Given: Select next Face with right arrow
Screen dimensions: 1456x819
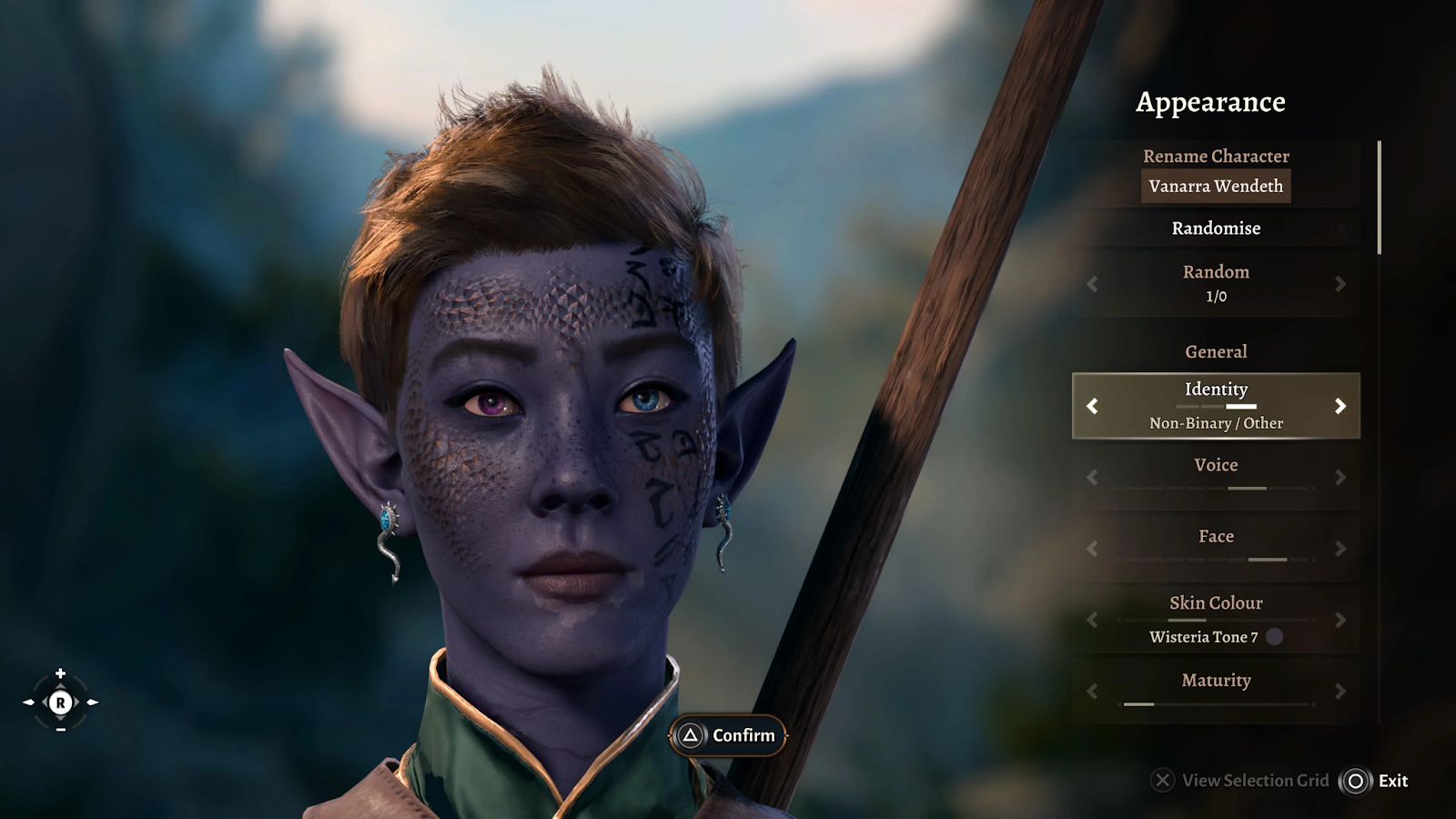Looking at the screenshot, I should pos(1340,549).
